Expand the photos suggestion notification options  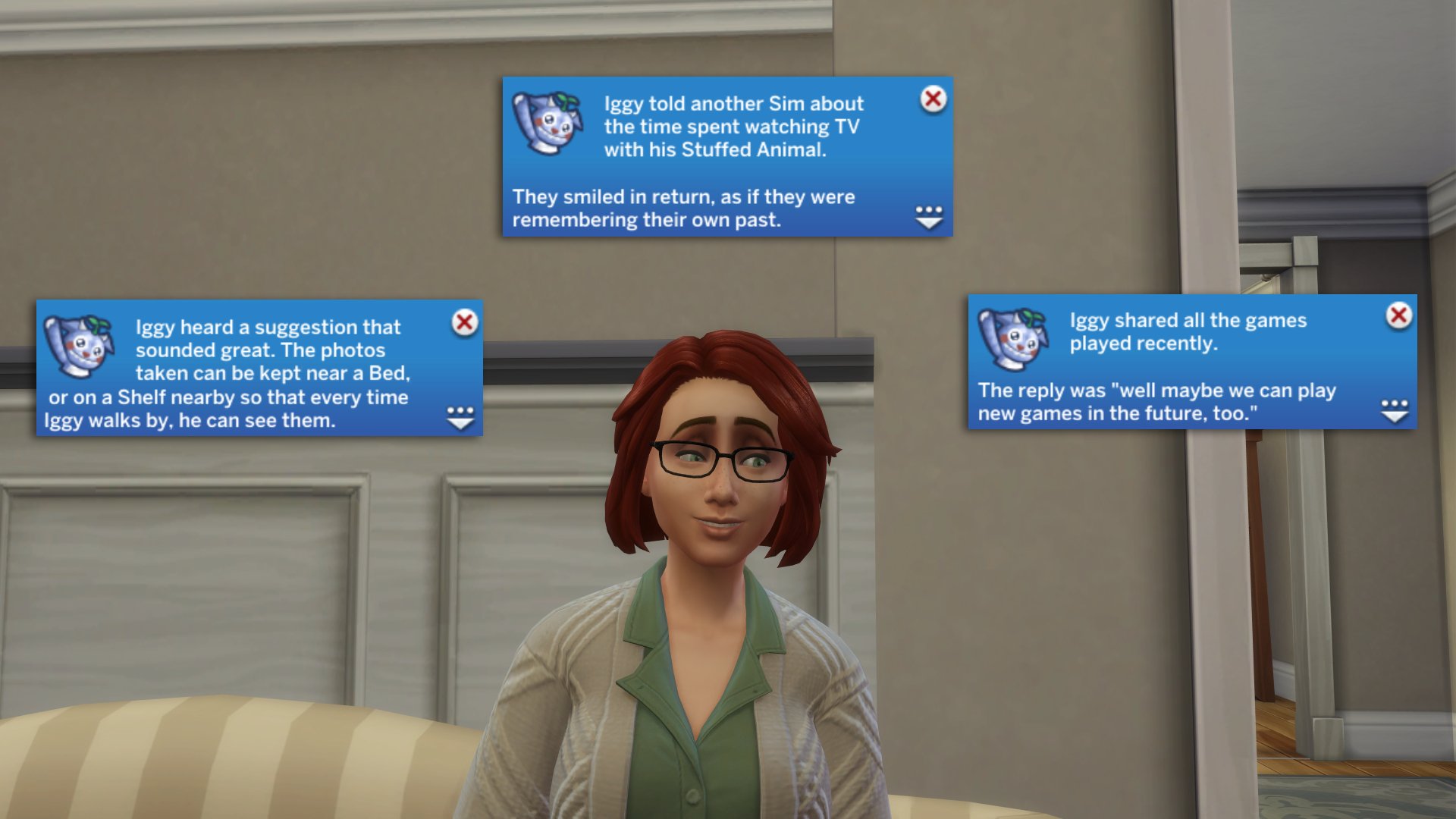point(460,418)
